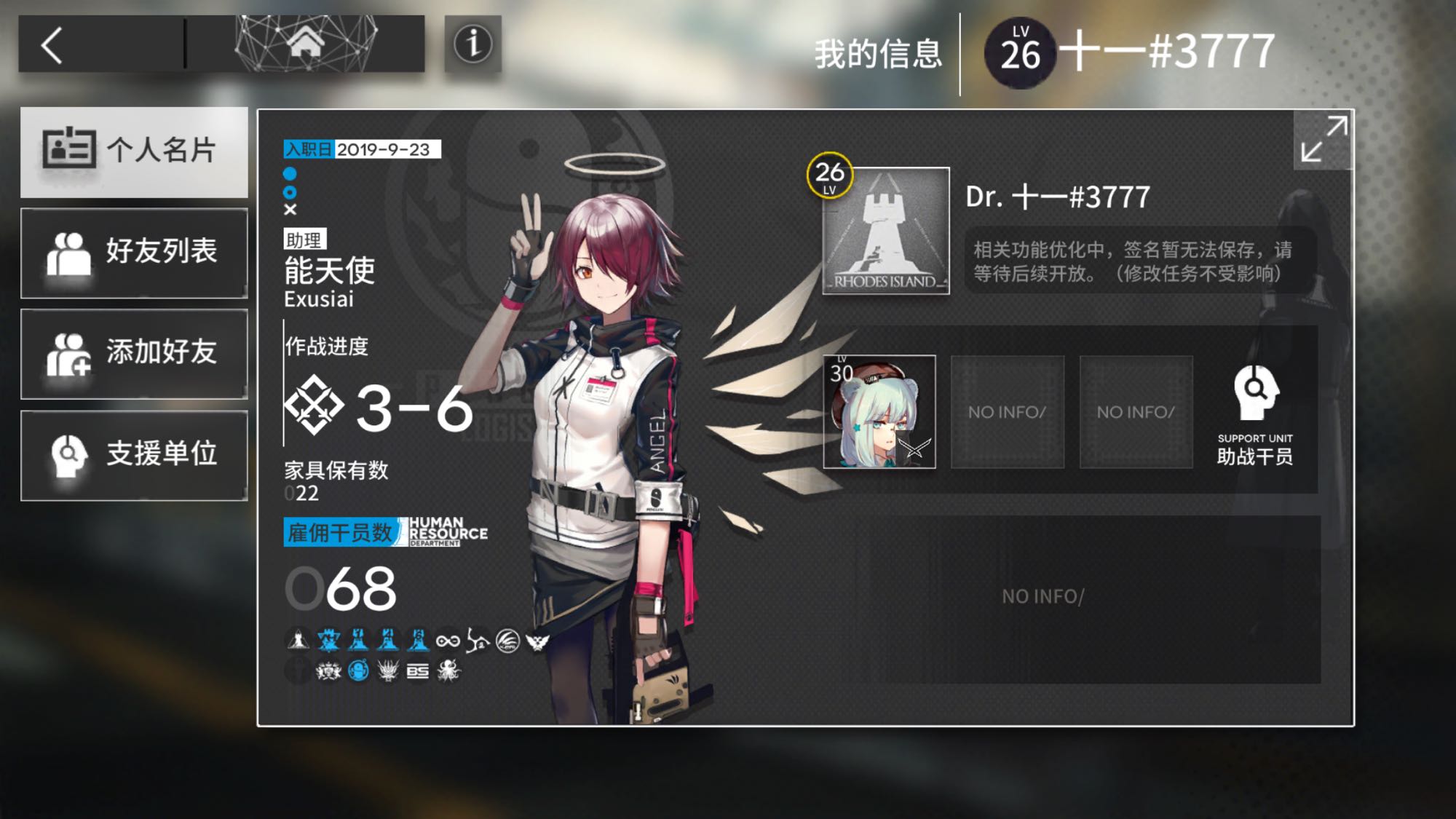Click the Dr. 十一#3777 name

click(1058, 197)
